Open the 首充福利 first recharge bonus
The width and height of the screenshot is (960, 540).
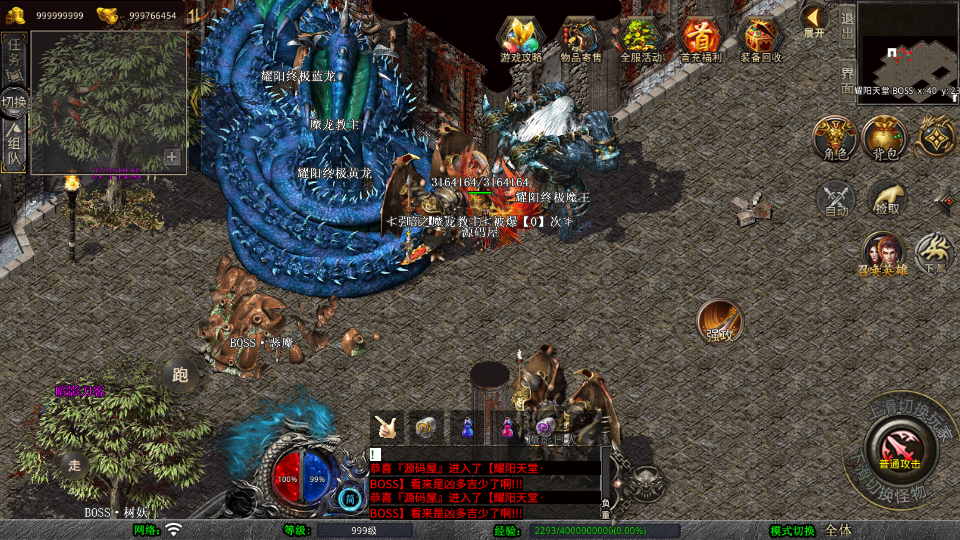[700, 39]
